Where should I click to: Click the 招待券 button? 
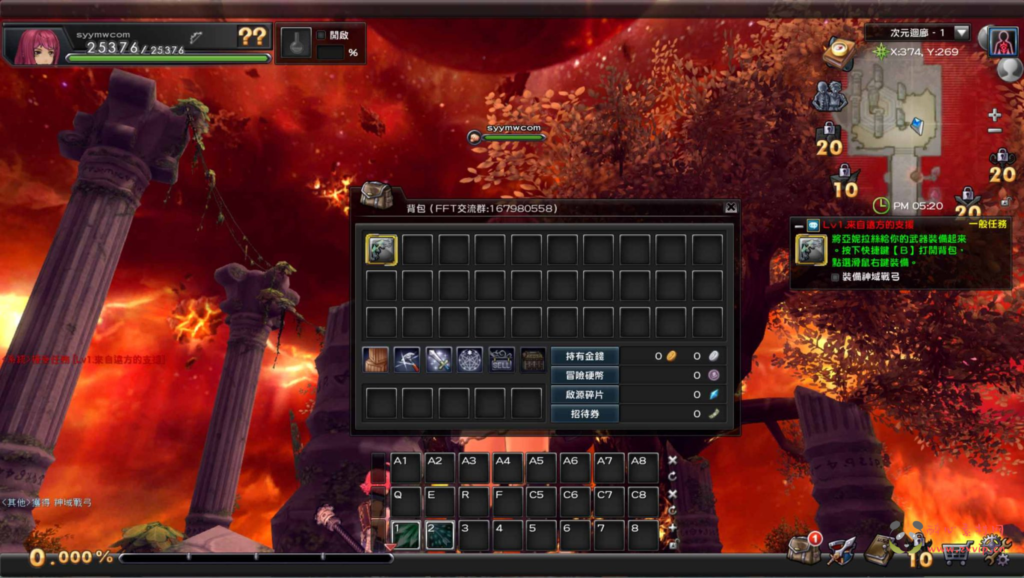(585, 413)
